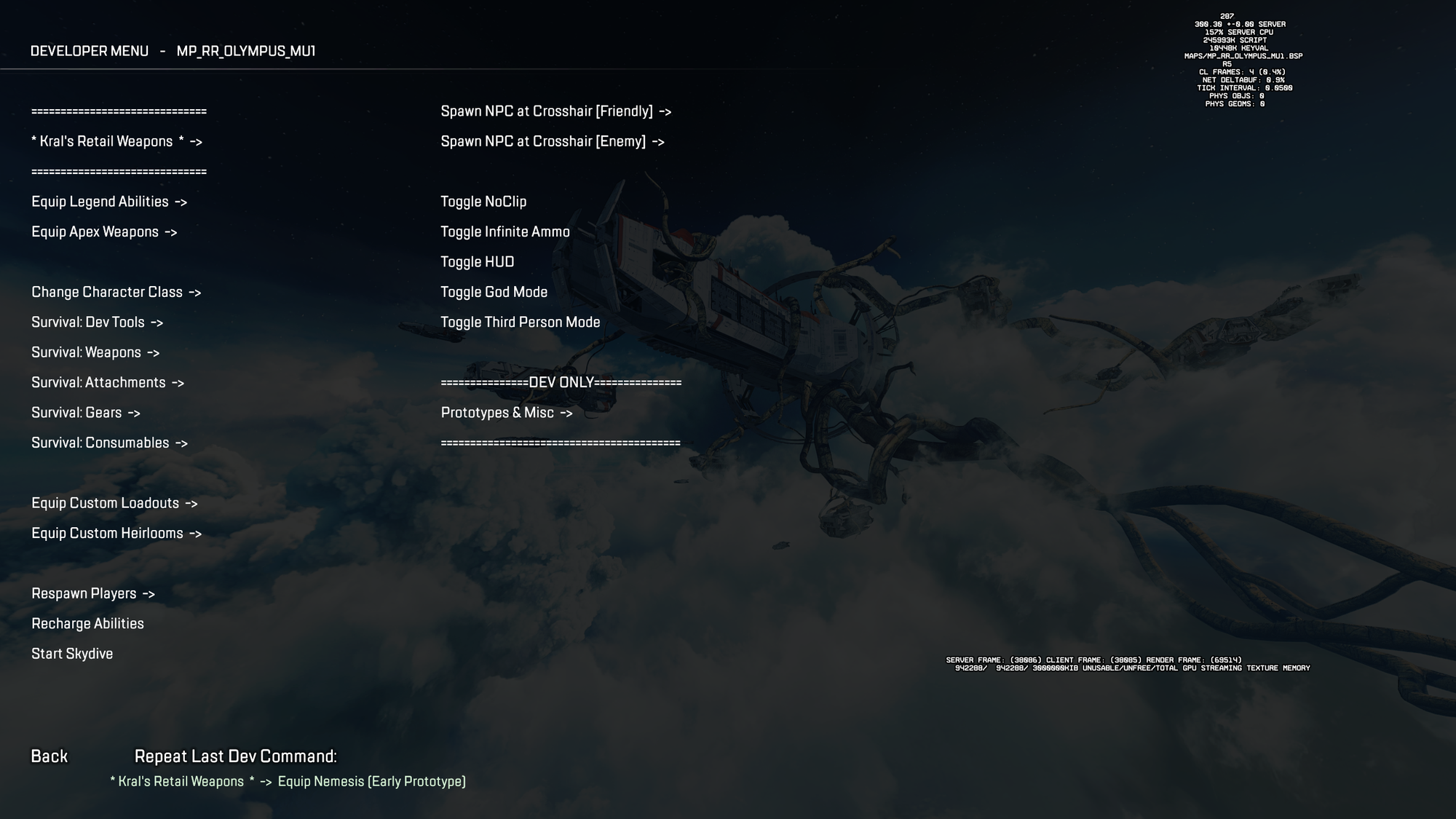Viewport: 1456px width, 819px height.
Task: Toggle NoClip mode
Action: point(483,202)
